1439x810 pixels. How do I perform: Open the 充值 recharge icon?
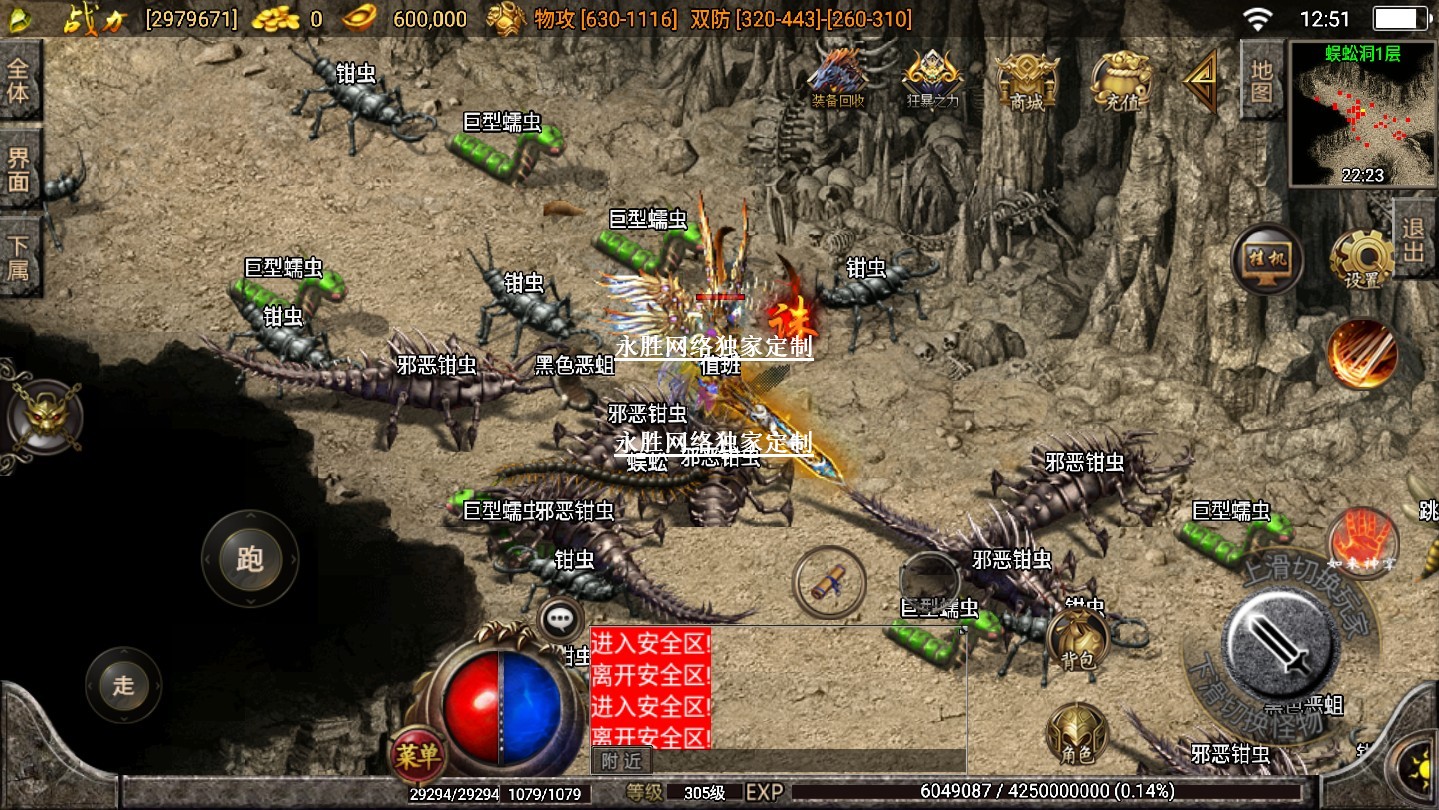(1121, 79)
